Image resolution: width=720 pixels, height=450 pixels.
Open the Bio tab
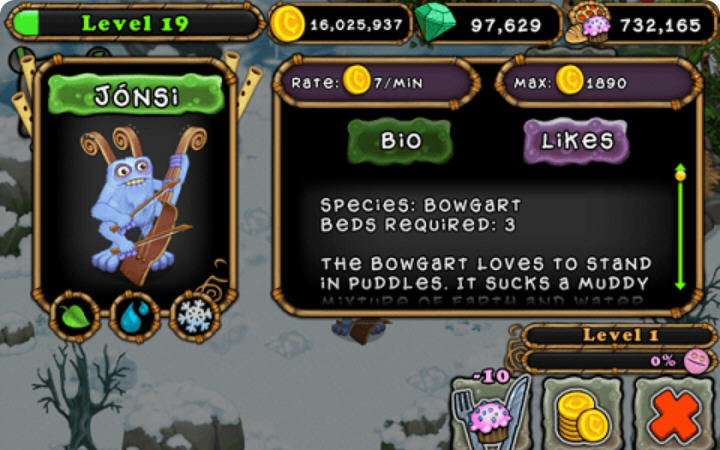(400, 141)
